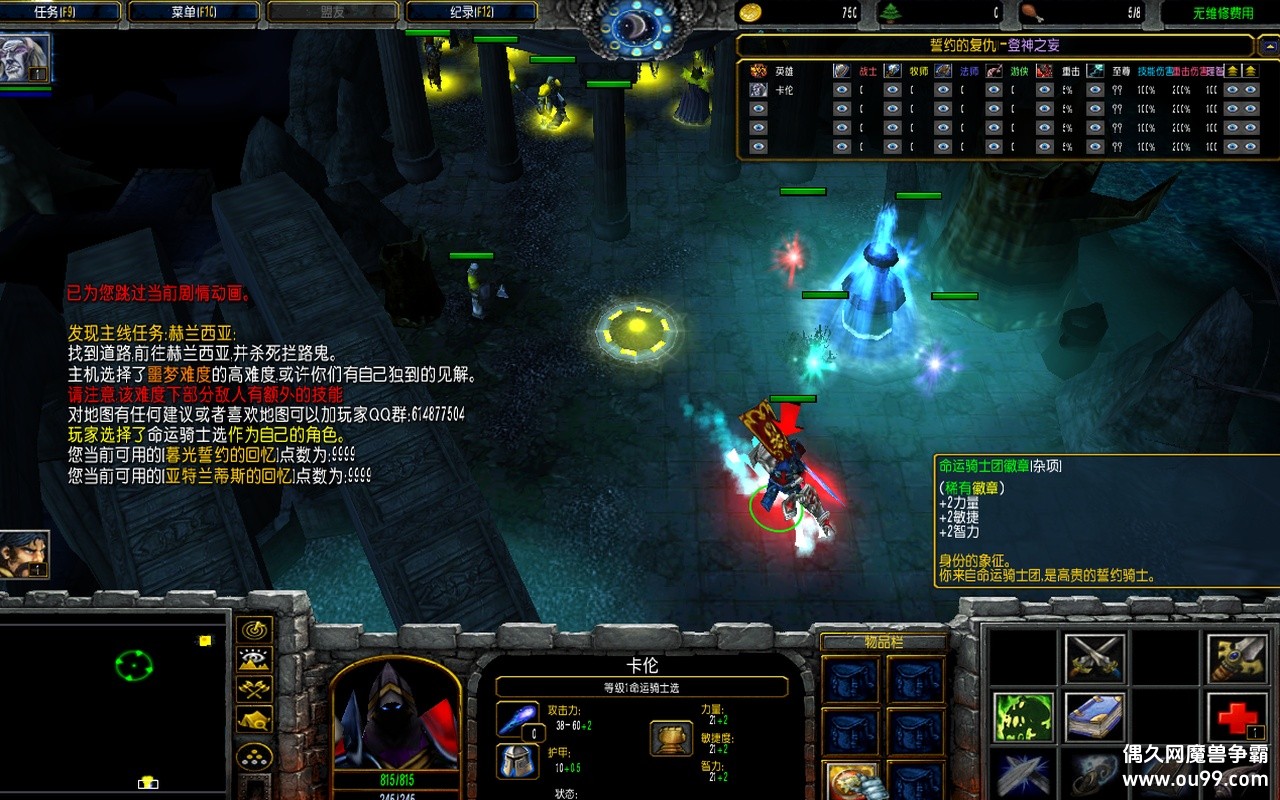
Task: Toggle minimap terrain display button
Action: [x=254, y=659]
